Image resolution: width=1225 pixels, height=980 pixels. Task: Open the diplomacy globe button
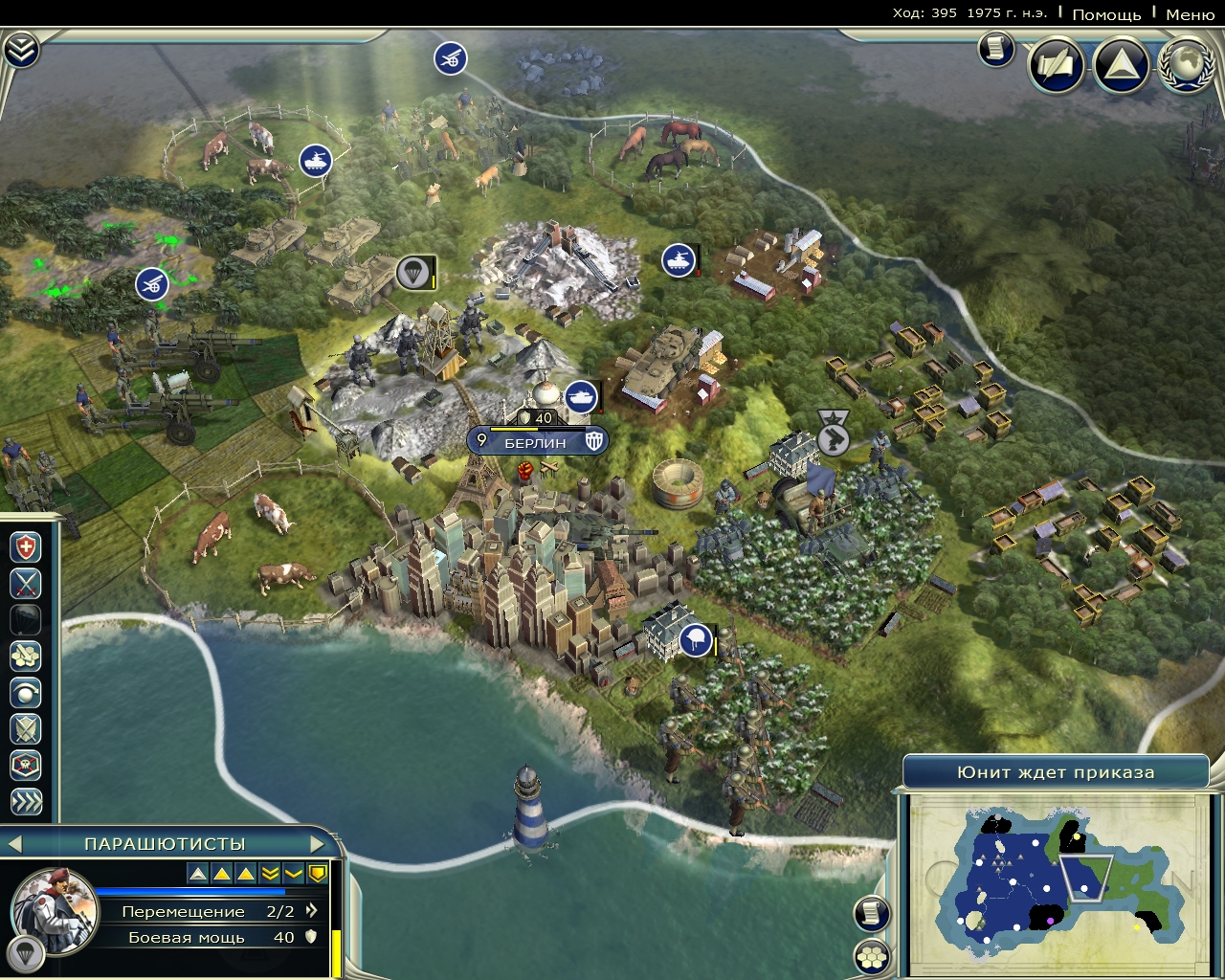pyautogui.click(x=1186, y=65)
